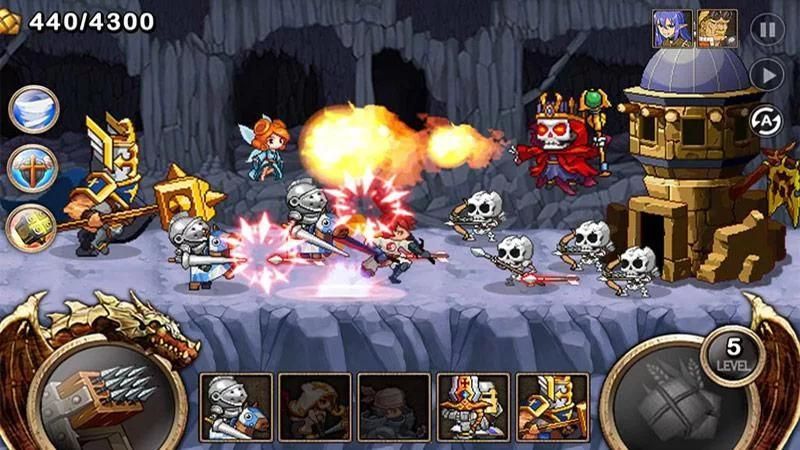Activate the winged cross skill
Viewport: 800px width, 450px height.
[32, 168]
